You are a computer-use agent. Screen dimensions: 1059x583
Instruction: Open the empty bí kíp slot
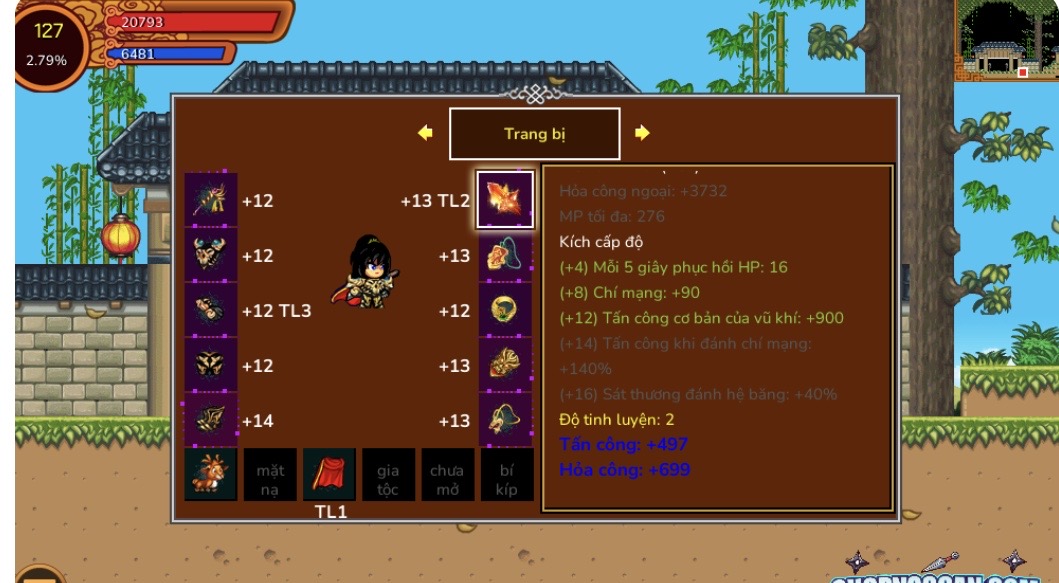click(506, 474)
